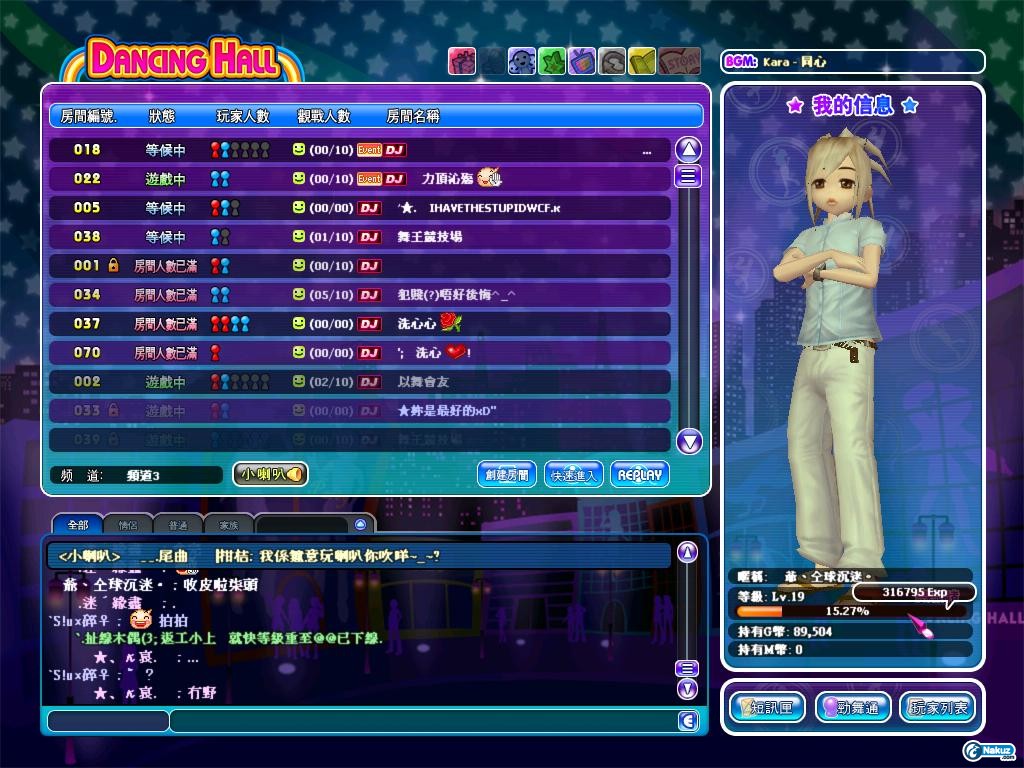The height and width of the screenshot is (768, 1024).
Task: Open the 短訊匣 message inbox
Action: click(x=767, y=707)
